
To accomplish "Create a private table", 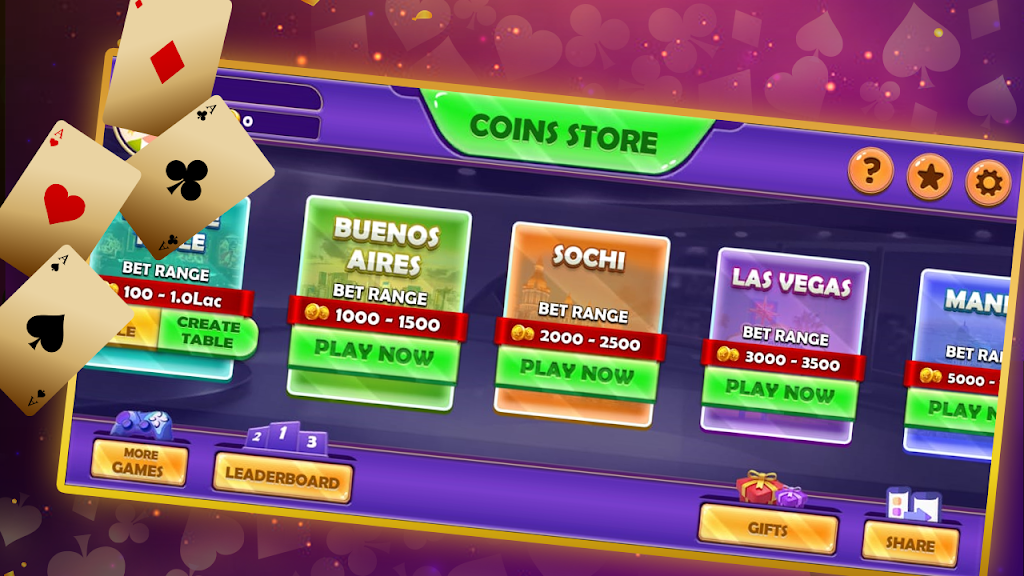I will click(208, 333).
